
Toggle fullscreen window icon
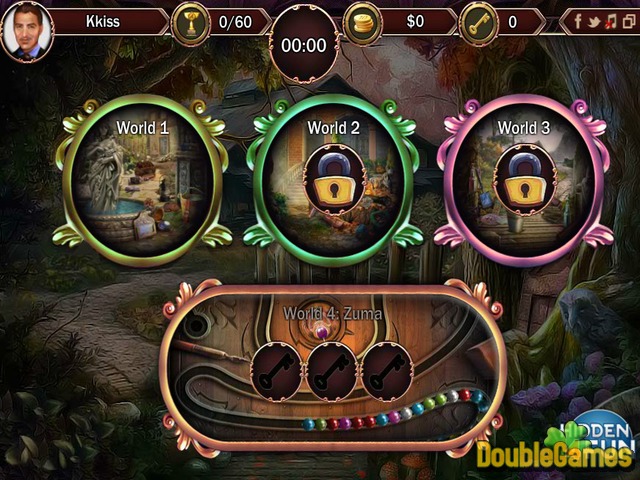[627, 21]
